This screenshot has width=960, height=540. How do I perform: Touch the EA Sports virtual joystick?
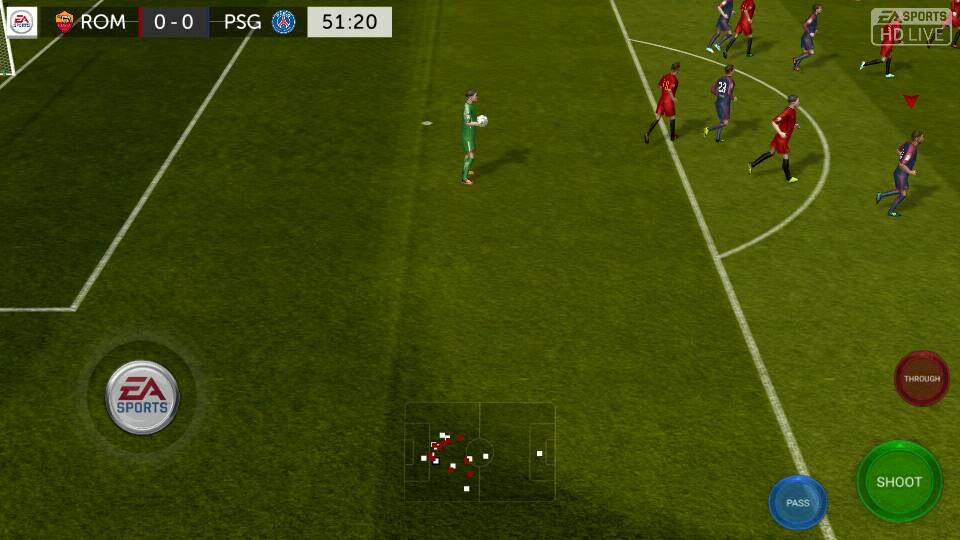pyautogui.click(x=142, y=397)
